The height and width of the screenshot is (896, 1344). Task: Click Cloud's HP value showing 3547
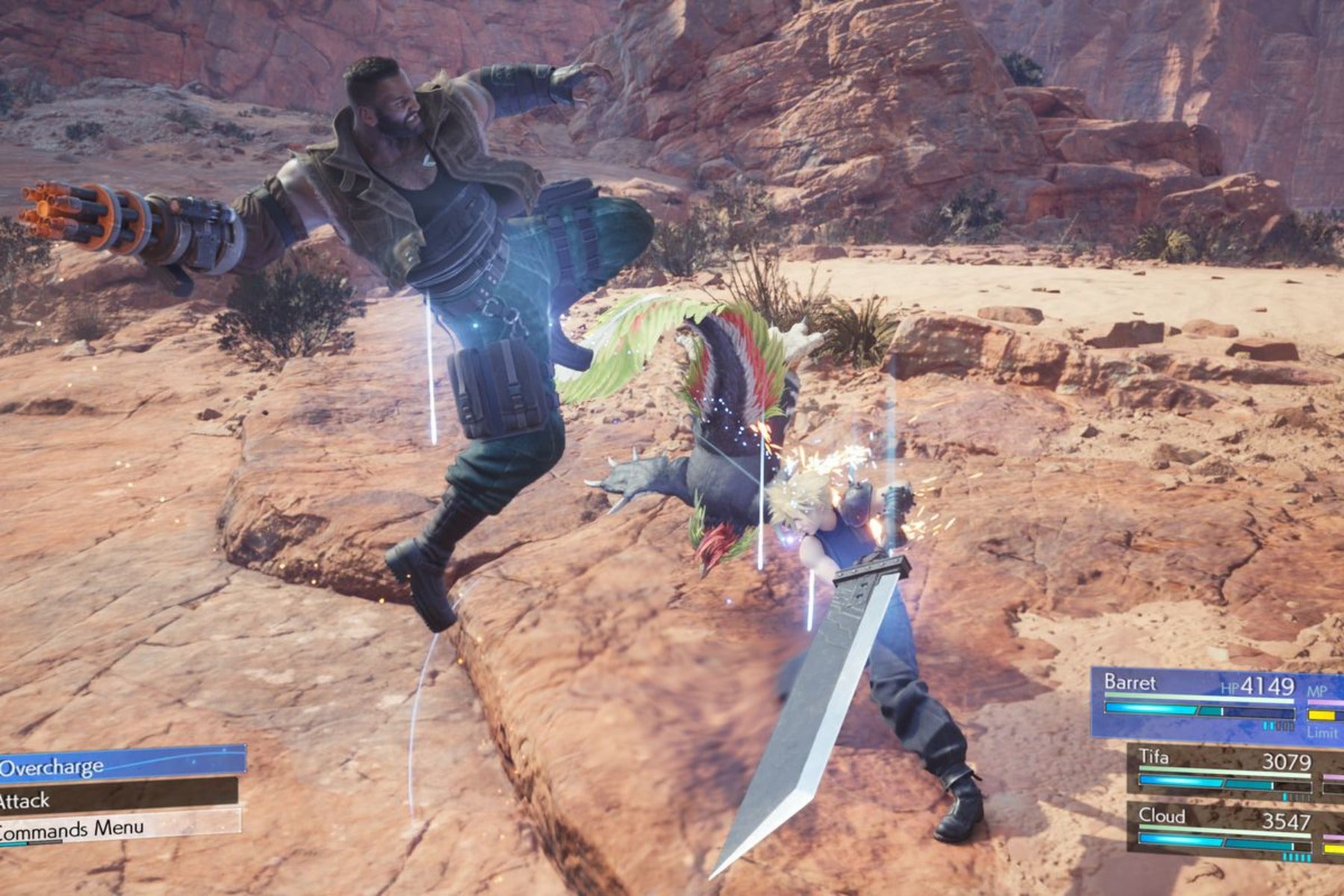(1287, 820)
